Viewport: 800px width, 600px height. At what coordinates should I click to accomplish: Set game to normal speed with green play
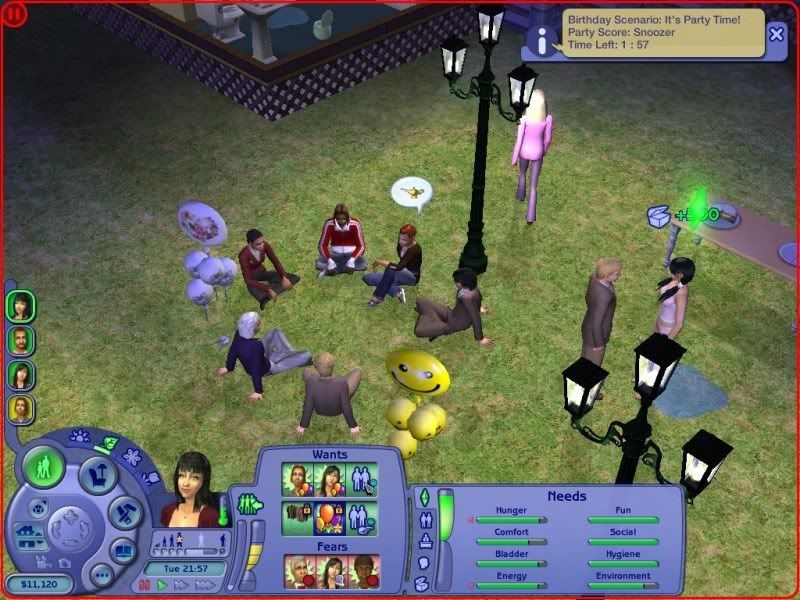click(x=162, y=585)
